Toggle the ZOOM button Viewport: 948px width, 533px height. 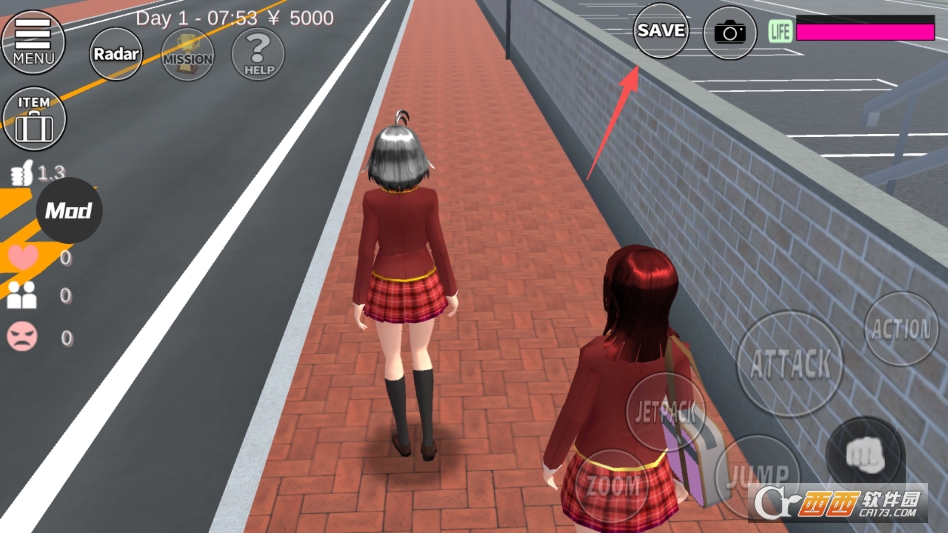coord(613,487)
